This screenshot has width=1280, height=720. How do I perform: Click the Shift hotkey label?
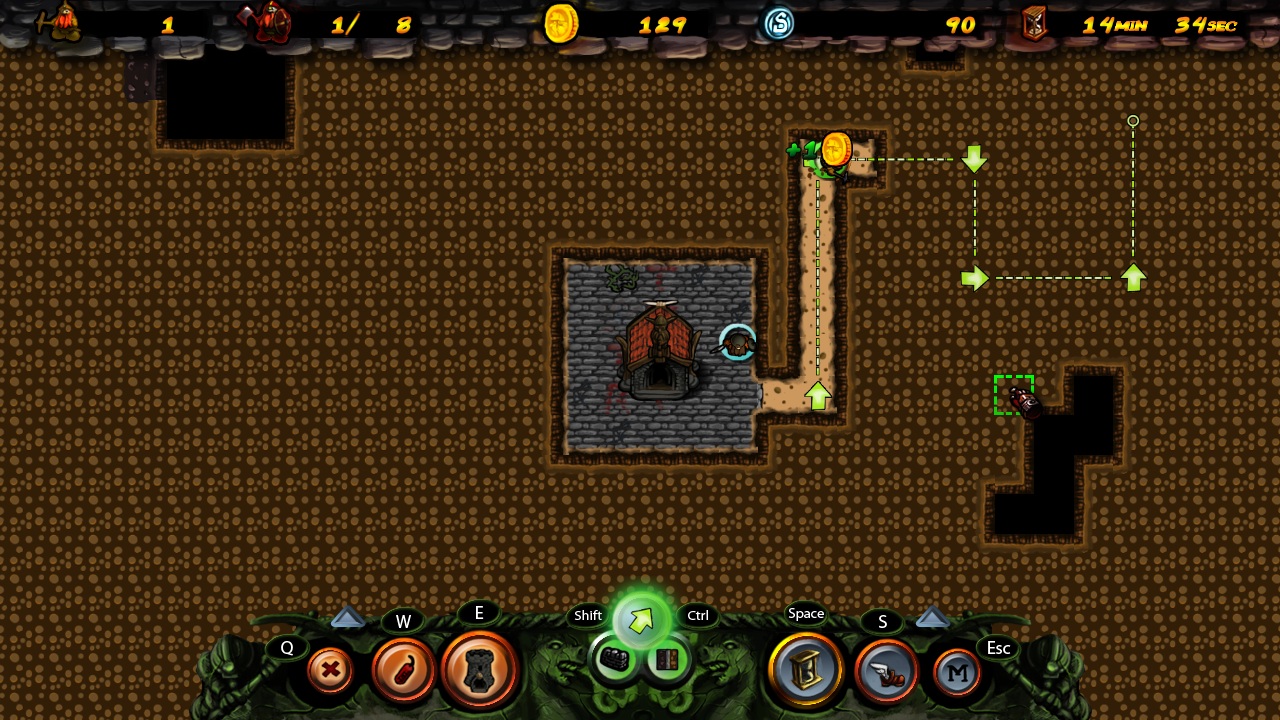coord(587,616)
